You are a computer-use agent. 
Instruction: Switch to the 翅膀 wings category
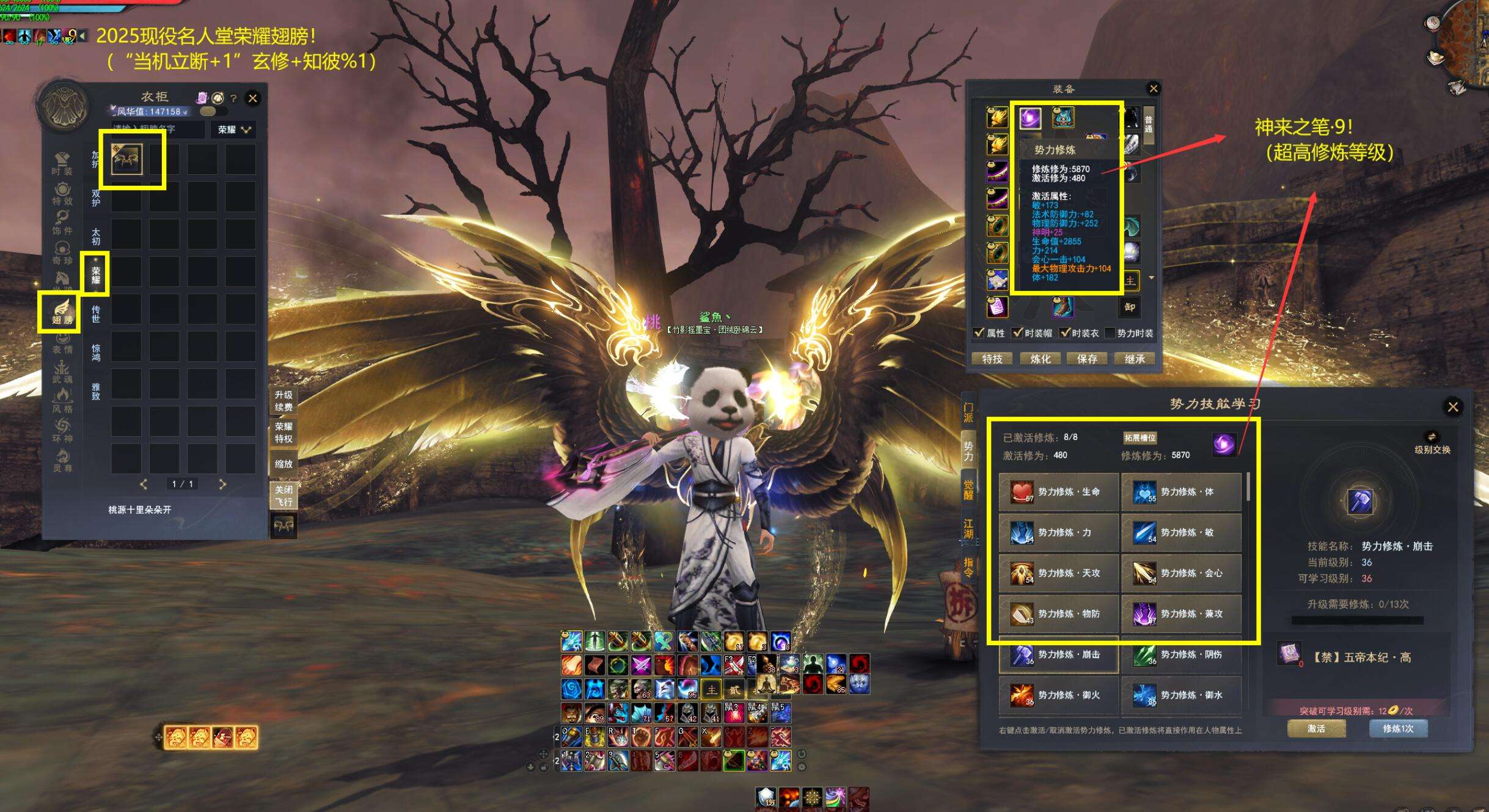tap(62, 312)
